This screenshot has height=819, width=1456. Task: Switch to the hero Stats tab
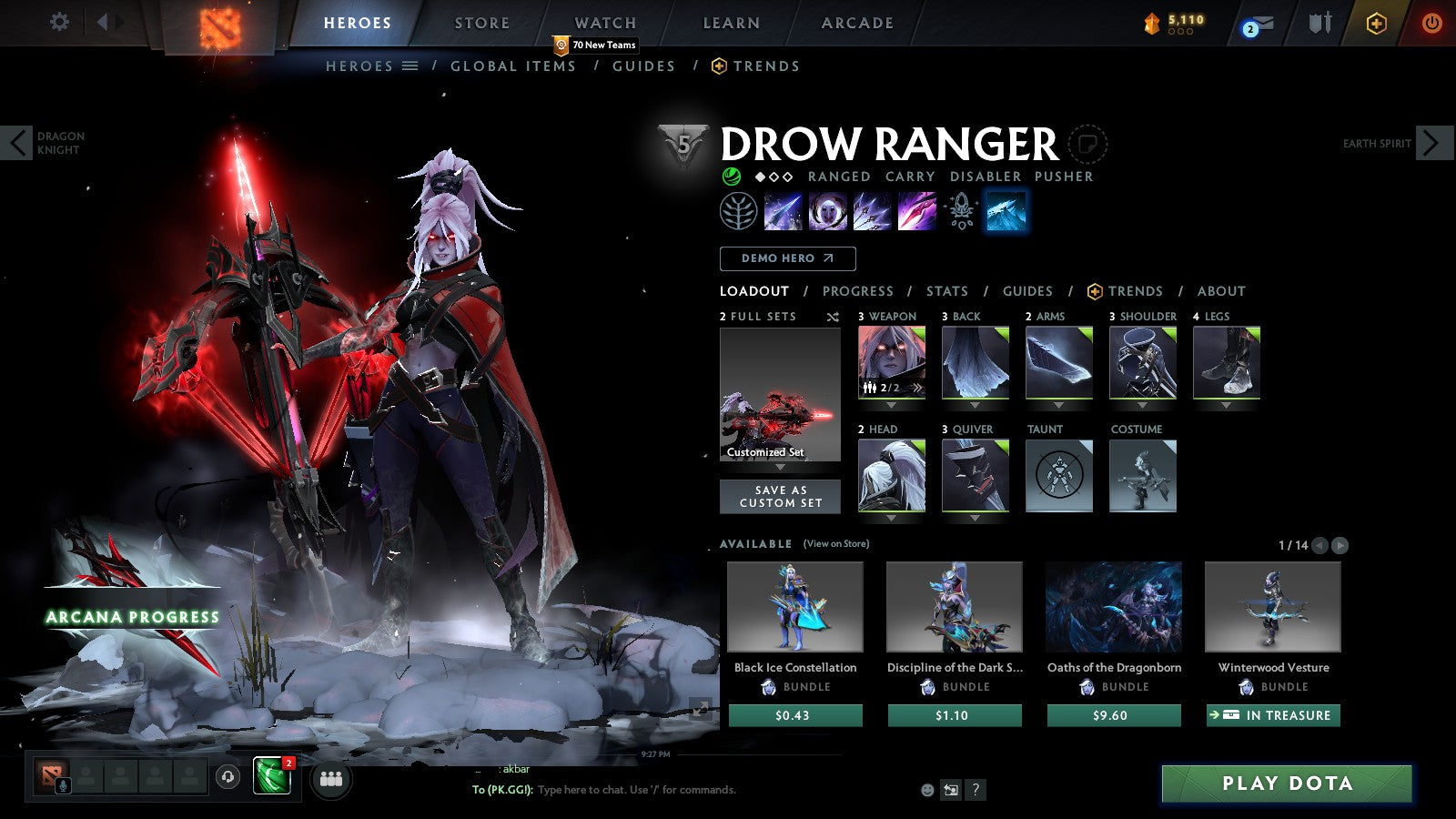[x=946, y=291]
